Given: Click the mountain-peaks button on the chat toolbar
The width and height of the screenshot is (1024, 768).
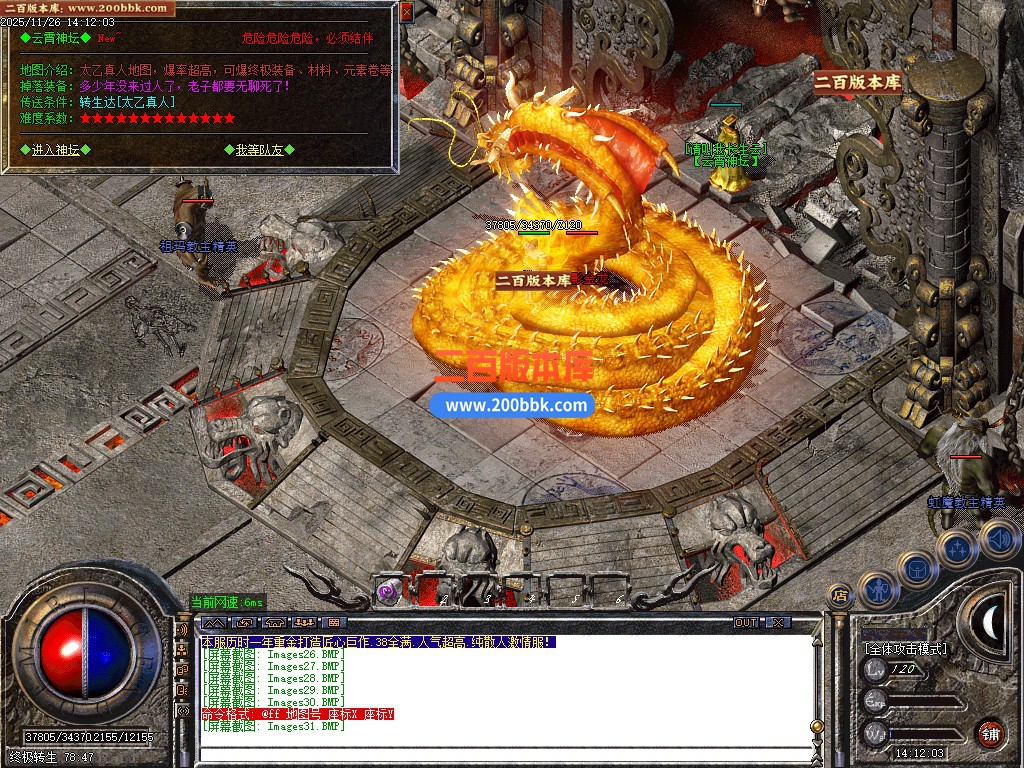Looking at the screenshot, I should coord(216,623).
